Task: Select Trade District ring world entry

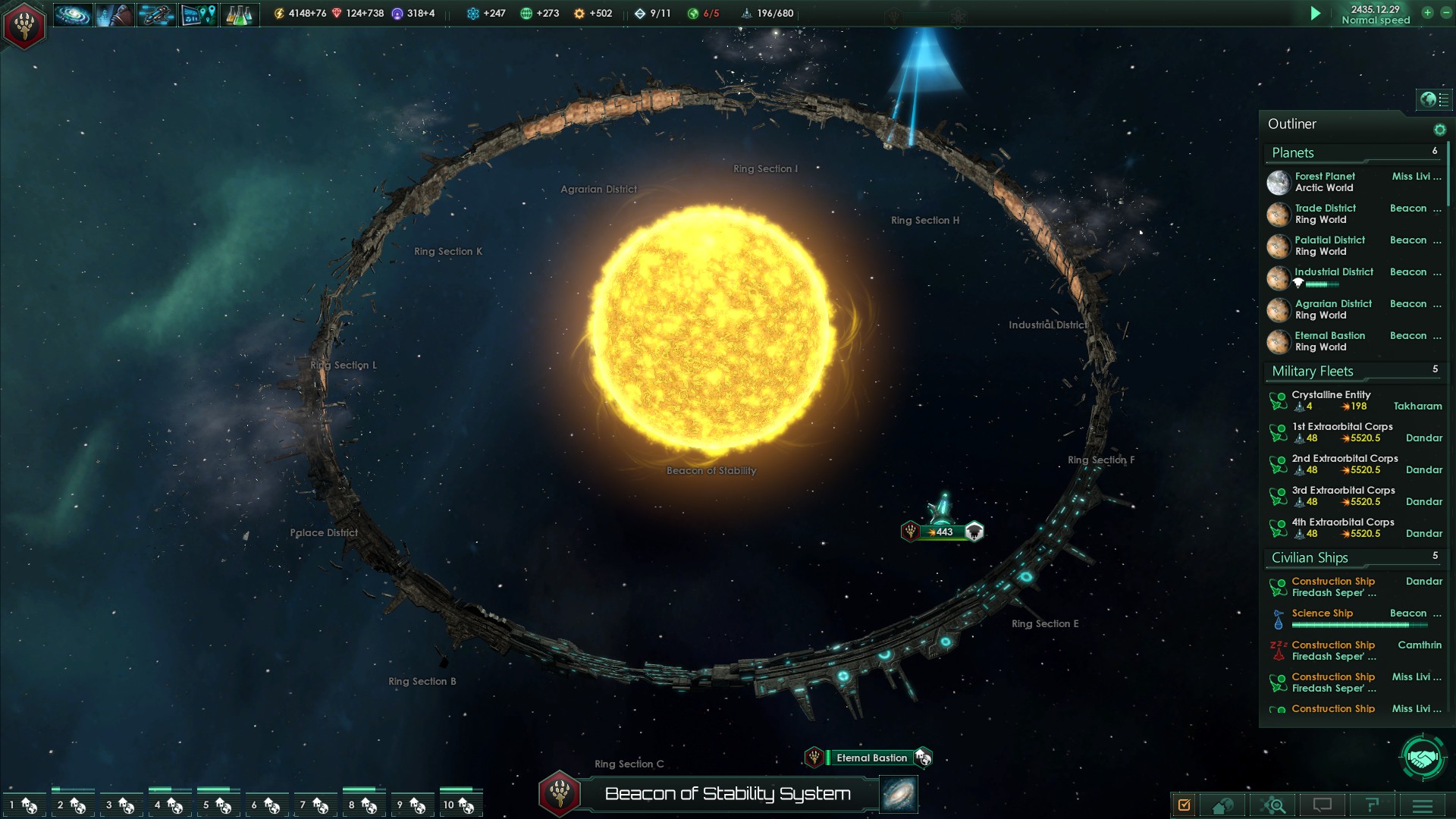Action: [x=1326, y=214]
